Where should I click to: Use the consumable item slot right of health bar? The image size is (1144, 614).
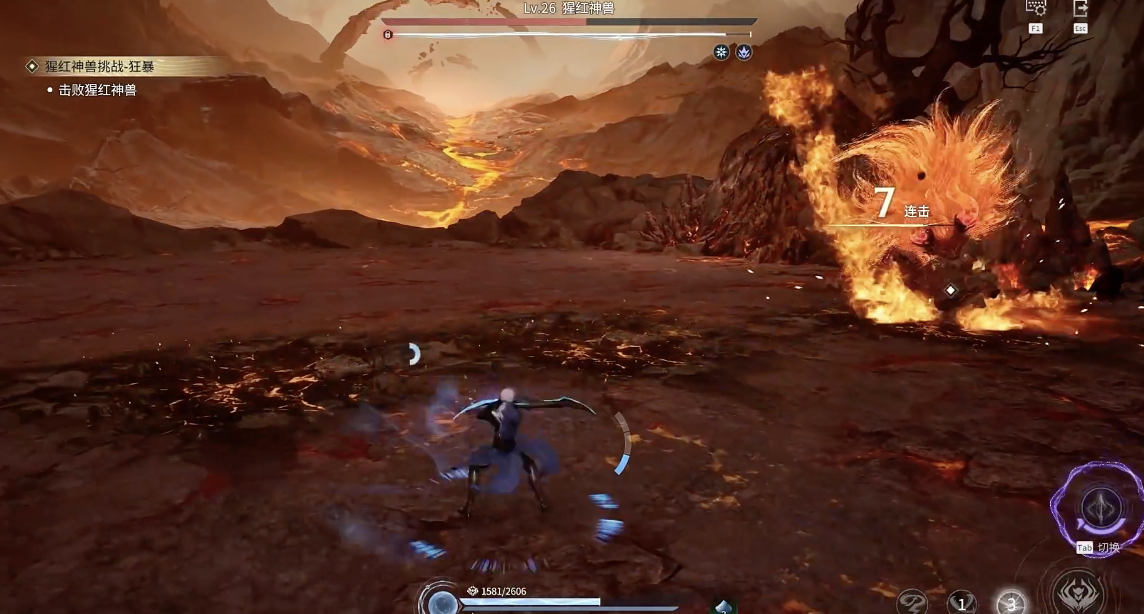coord(723,606)
